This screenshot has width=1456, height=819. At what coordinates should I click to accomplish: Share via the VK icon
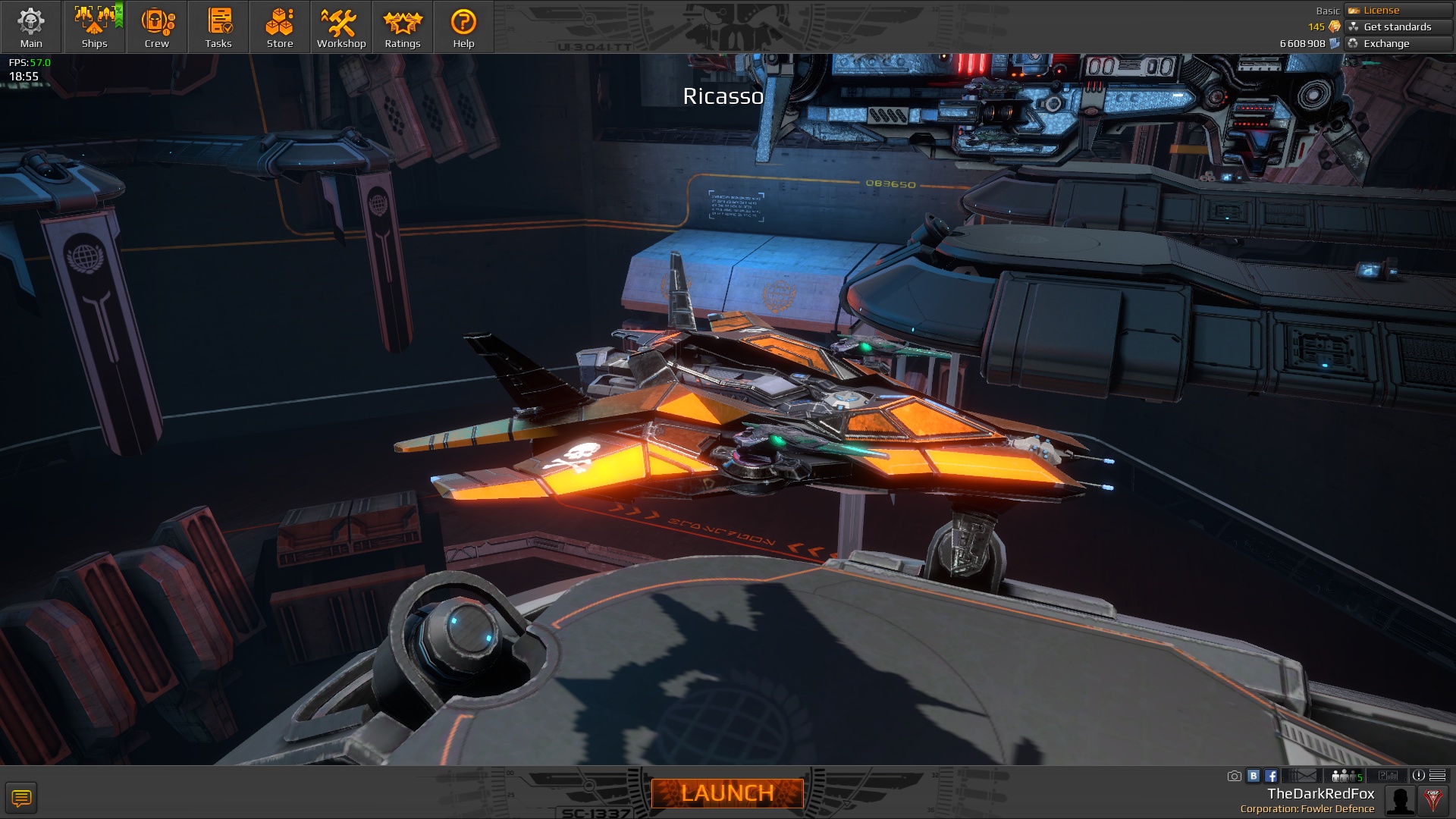click(x=1254, y=776)
